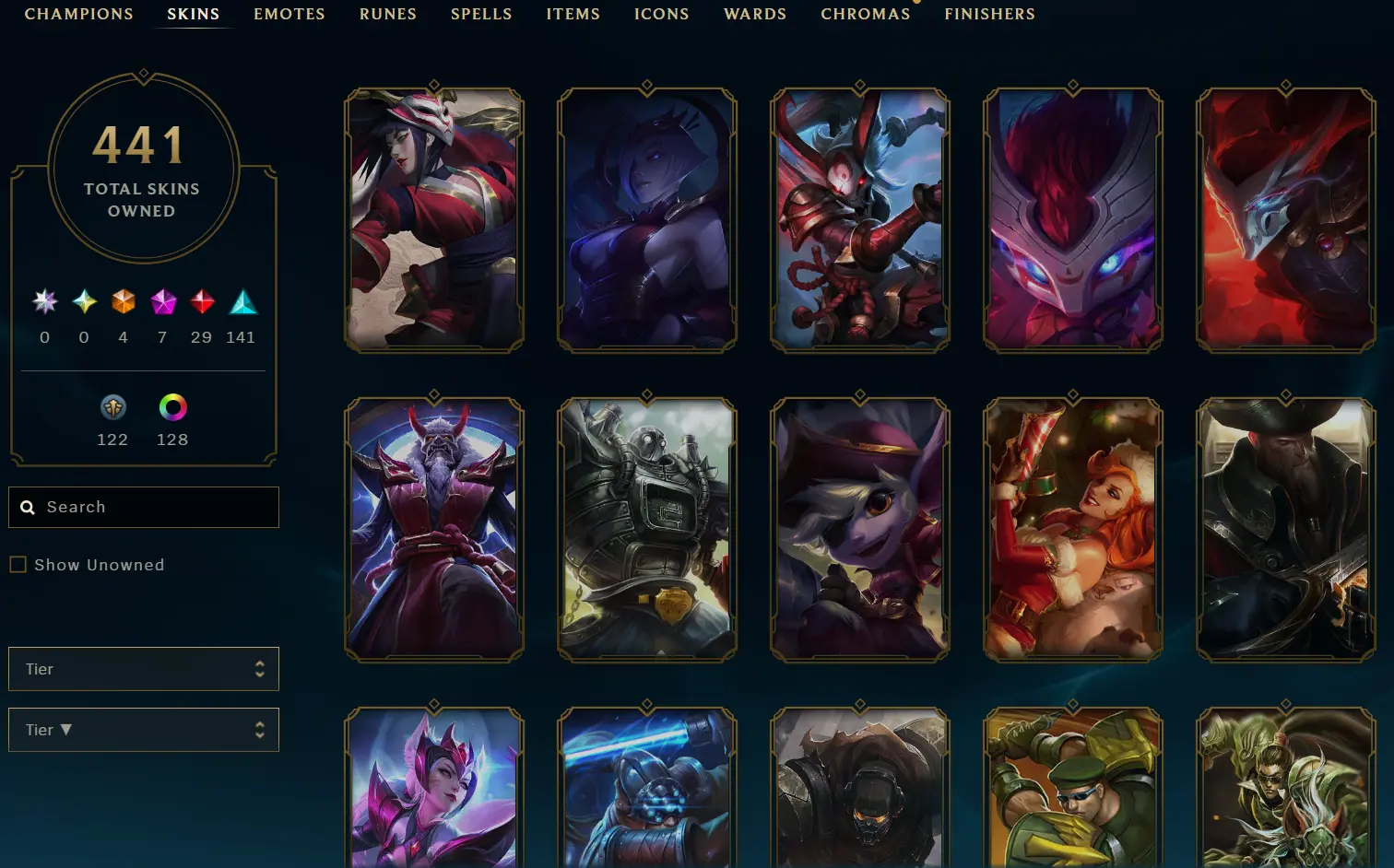Open the first Tier filter dropdown

[143, 669]
